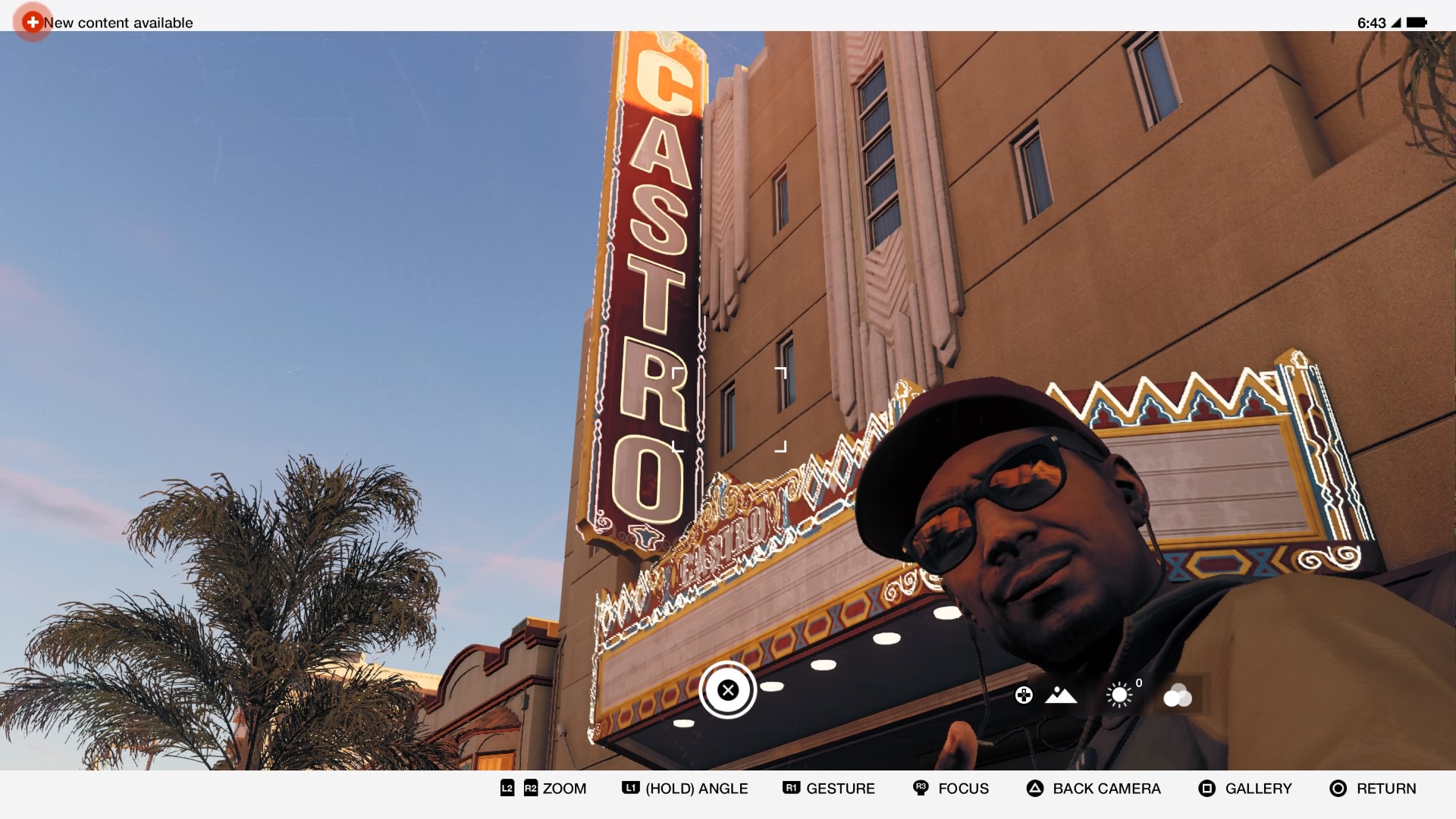Open the overlapping circles filter icon
The height and width of the screenshot is (819, 1456).
(1177, 695)
